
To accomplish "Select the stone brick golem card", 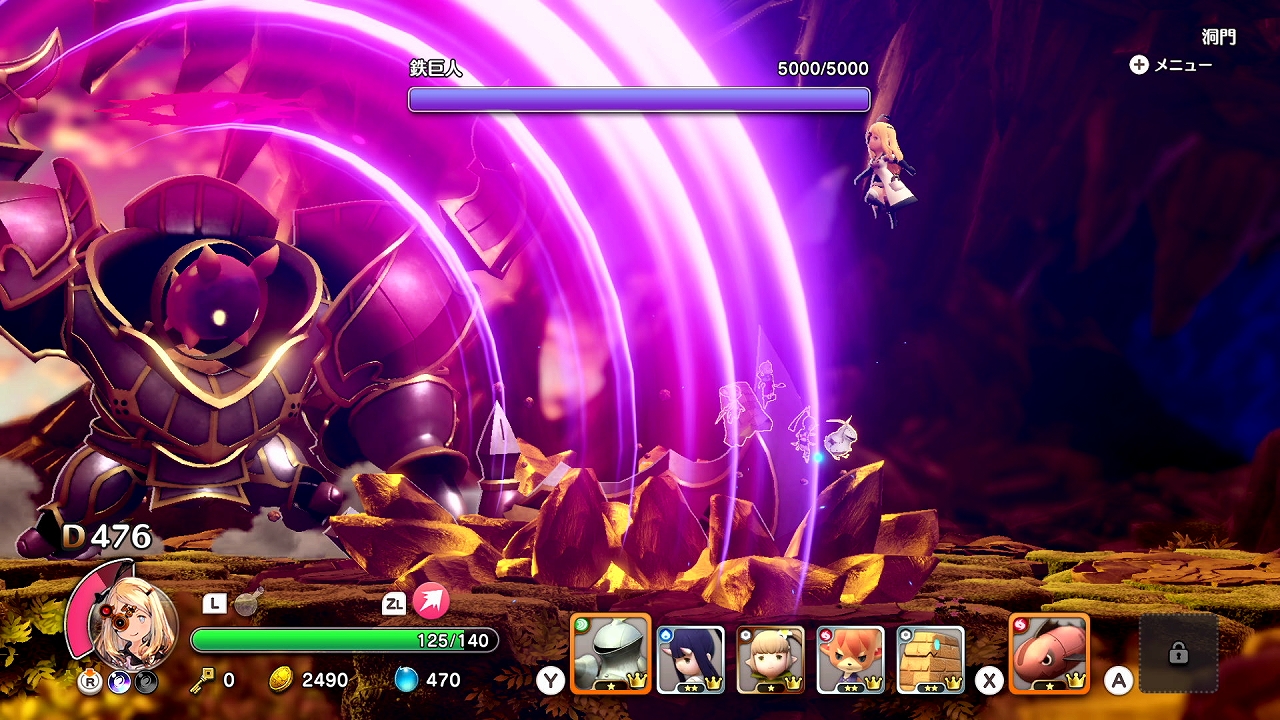I will click(931, 659).
